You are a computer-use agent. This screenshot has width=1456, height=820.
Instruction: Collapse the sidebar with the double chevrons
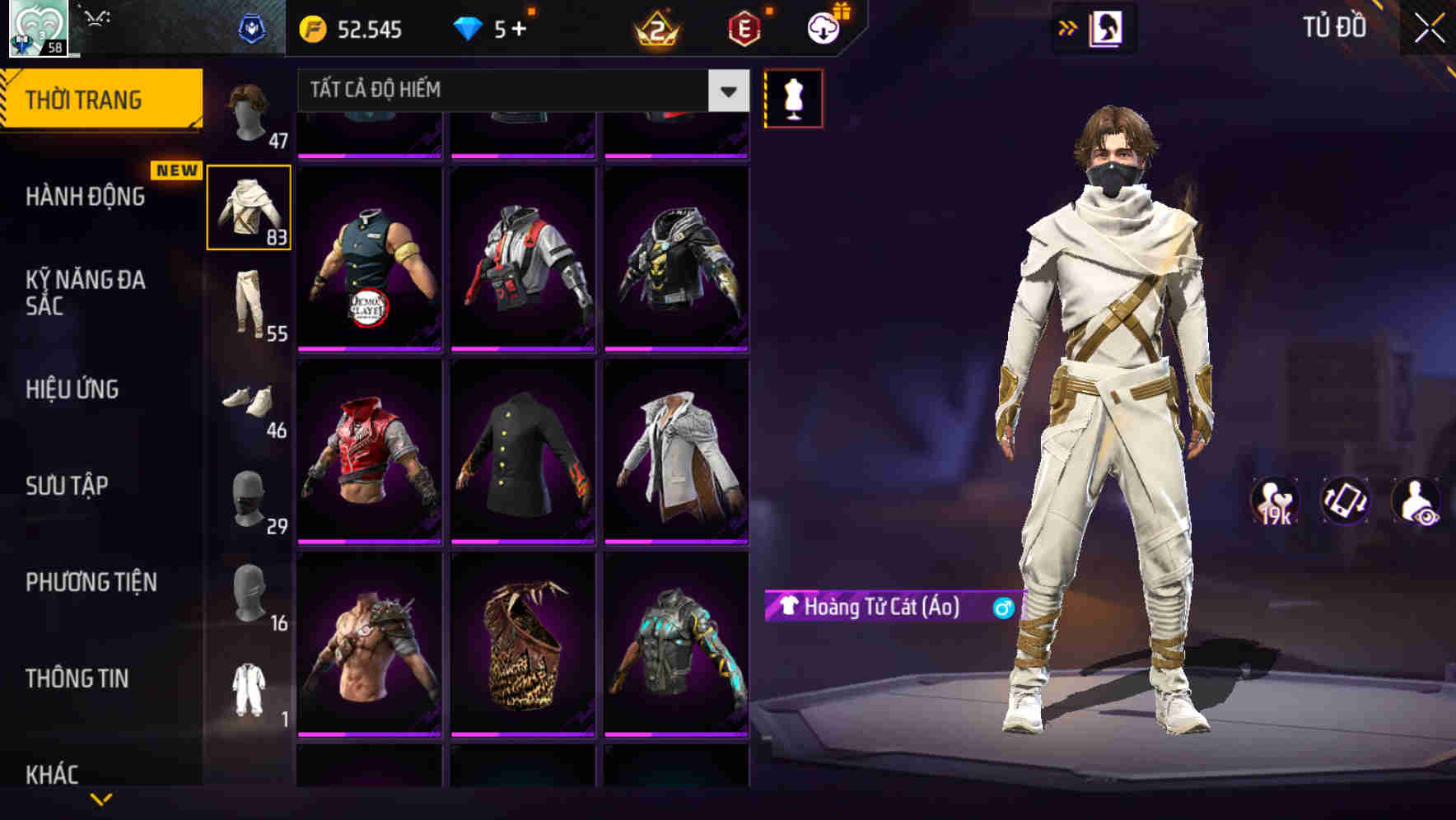(x=1068, y=27)
